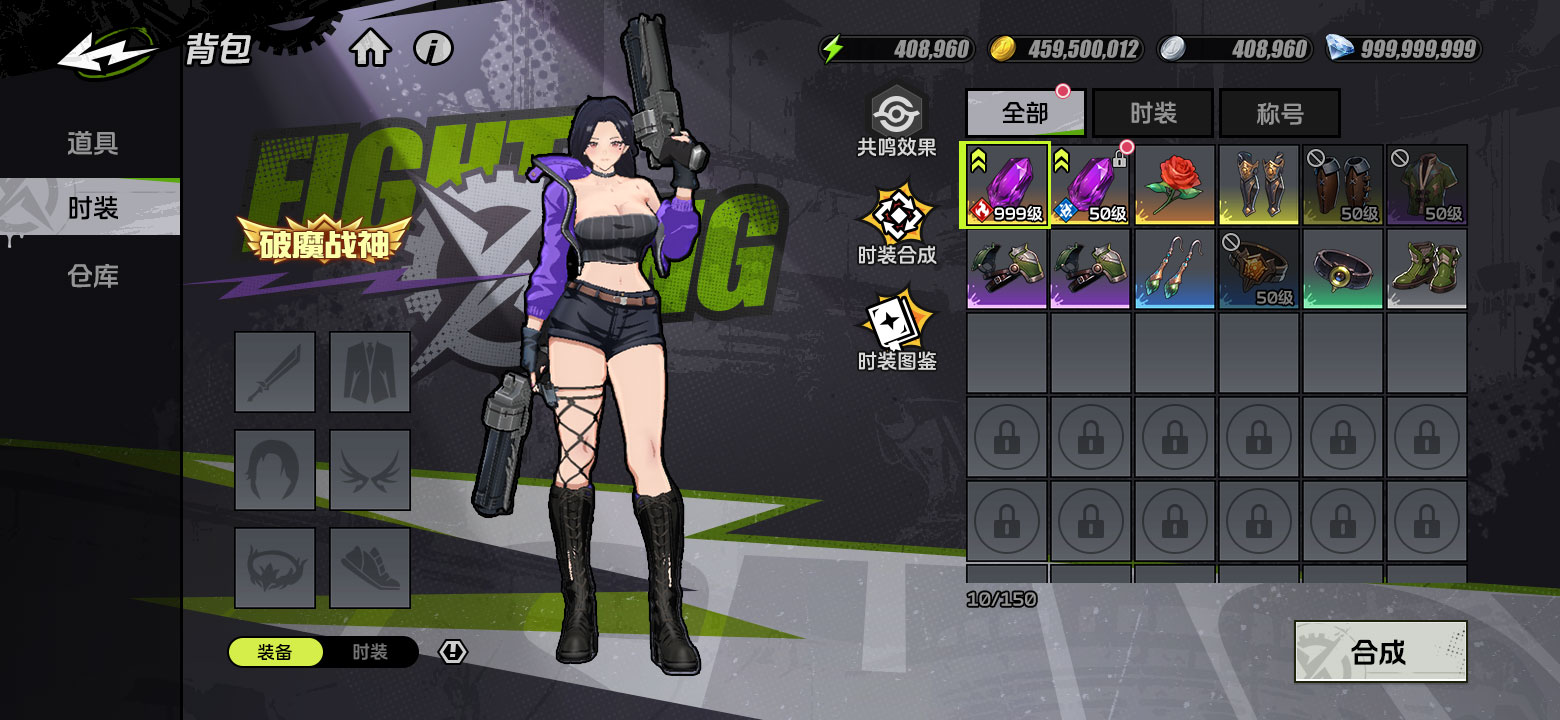This screenshot has width=1560, height=720.
Task: Click the hair equipment slot
Action: pyautogui.click(x=275, y=470)
